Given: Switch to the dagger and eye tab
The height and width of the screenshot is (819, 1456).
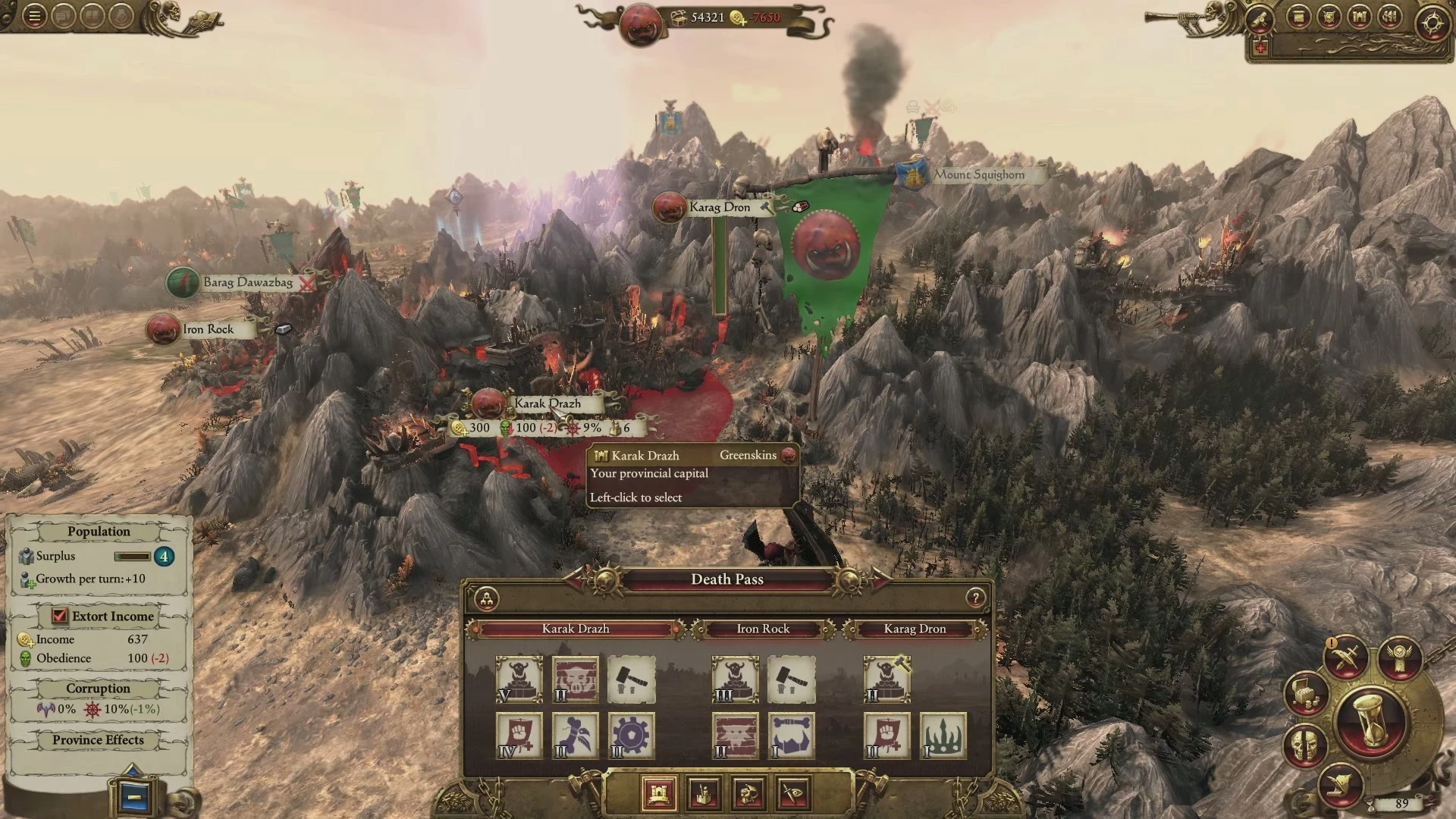Looking at the screenshot, I should coord(794,793).
